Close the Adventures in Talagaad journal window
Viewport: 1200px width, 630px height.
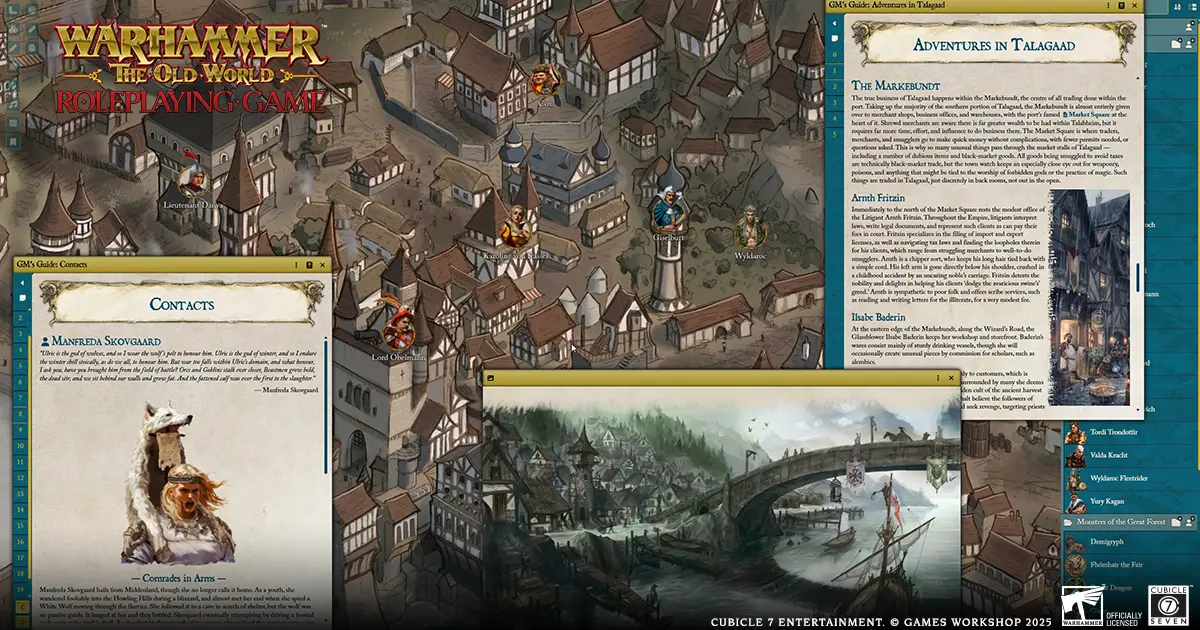pyautogui.click(x=1136, y=6)
